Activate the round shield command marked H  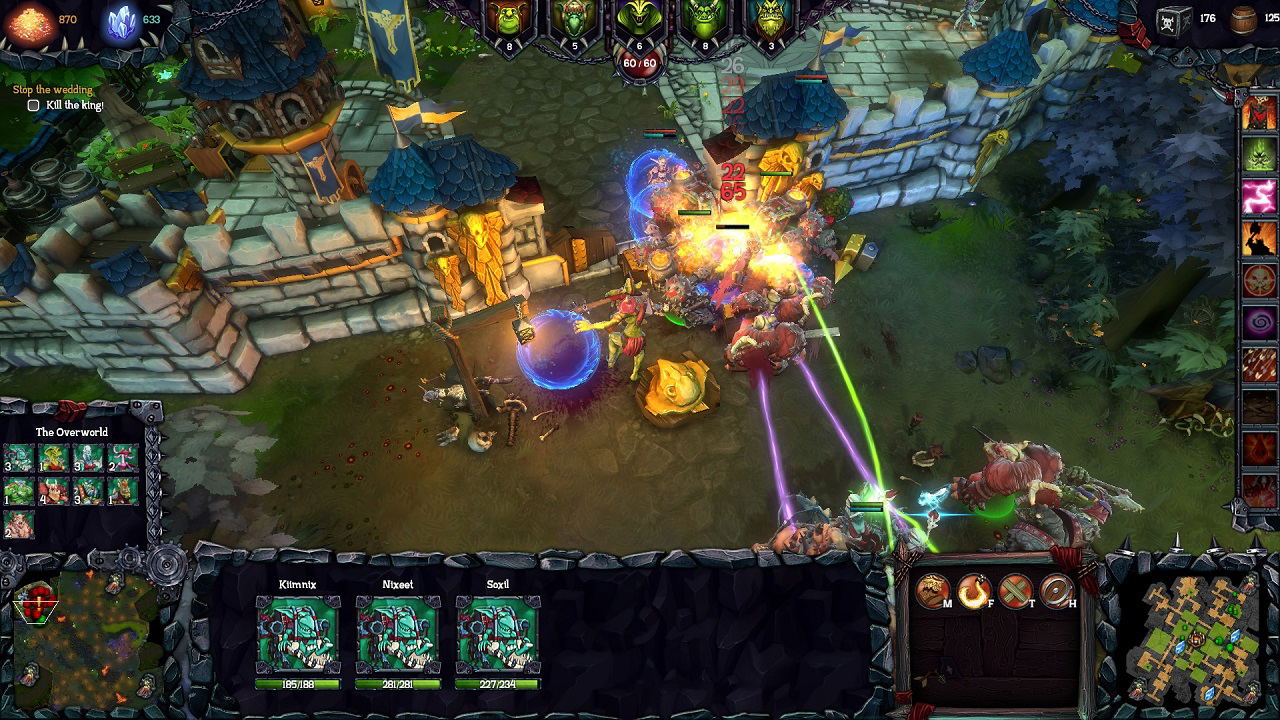point(1057,591)
